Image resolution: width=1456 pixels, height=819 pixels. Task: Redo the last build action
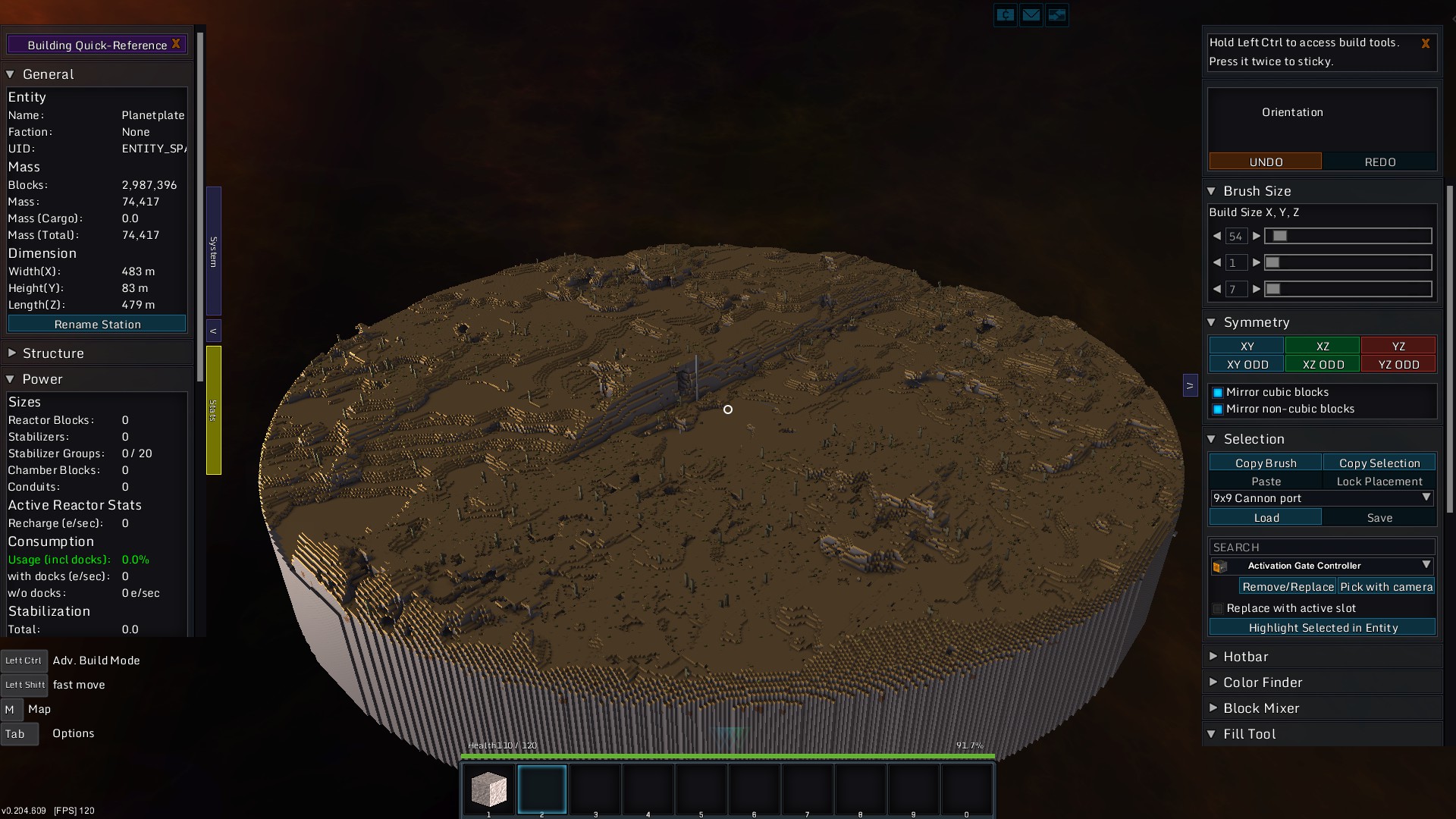[1379, 162]
